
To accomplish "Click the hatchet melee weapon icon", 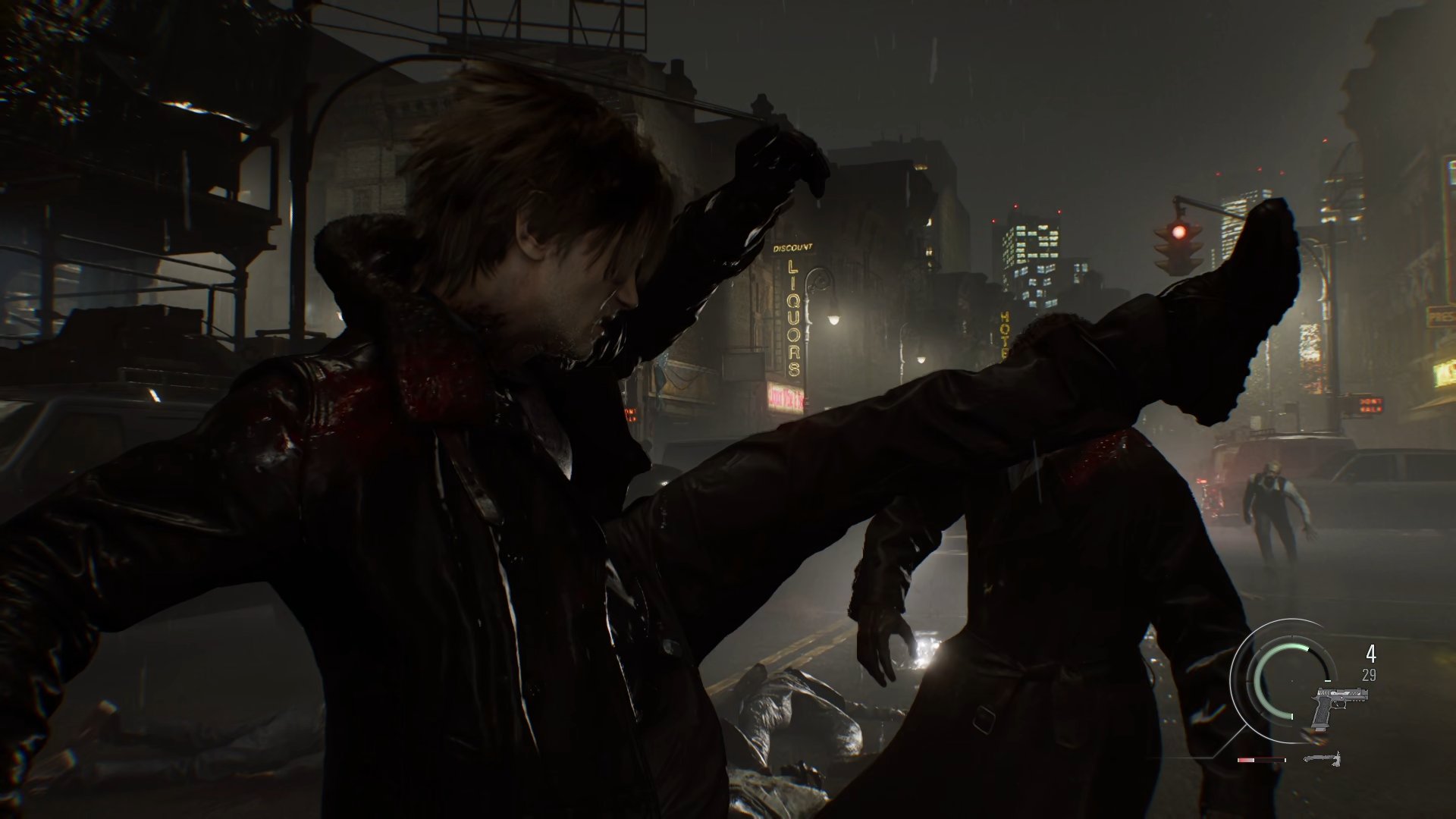I will pyautogui.click(x=1323, y=758).
